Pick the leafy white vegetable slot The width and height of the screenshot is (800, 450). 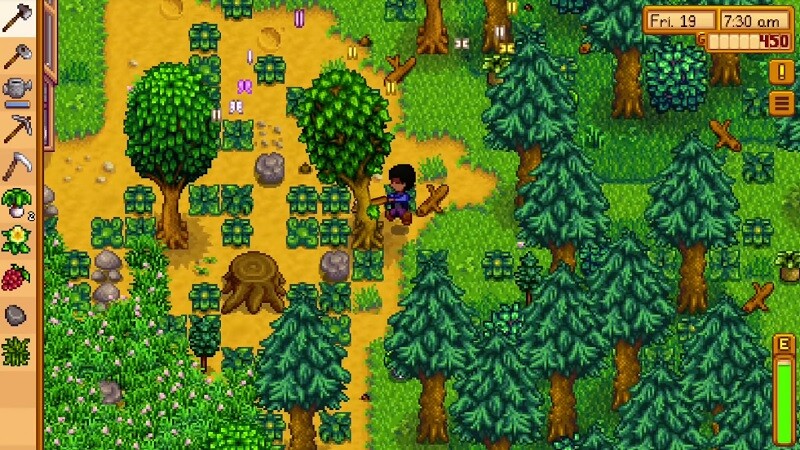click(17, 203)
